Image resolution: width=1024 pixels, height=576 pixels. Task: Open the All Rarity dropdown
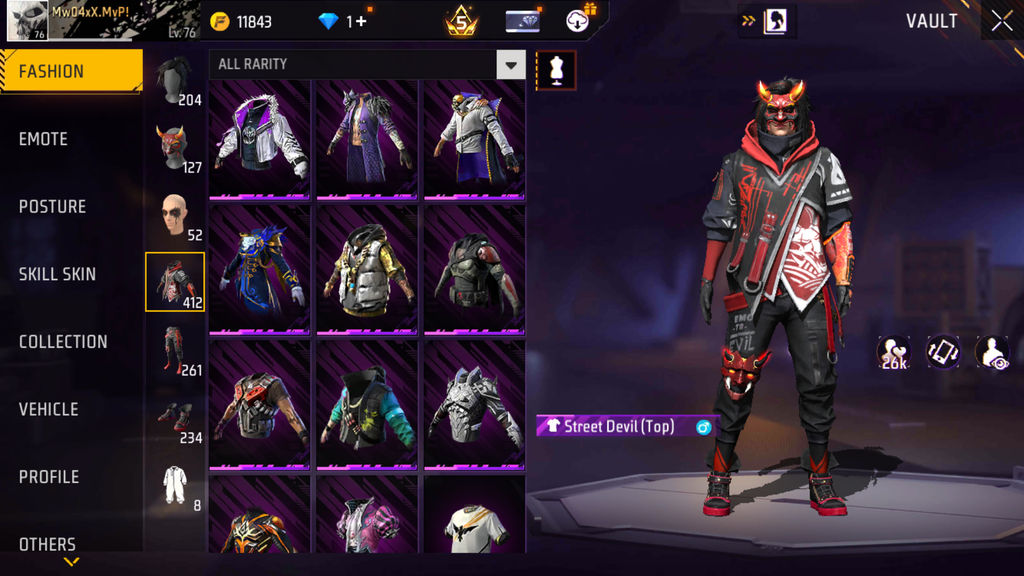(x=510, y=65)
